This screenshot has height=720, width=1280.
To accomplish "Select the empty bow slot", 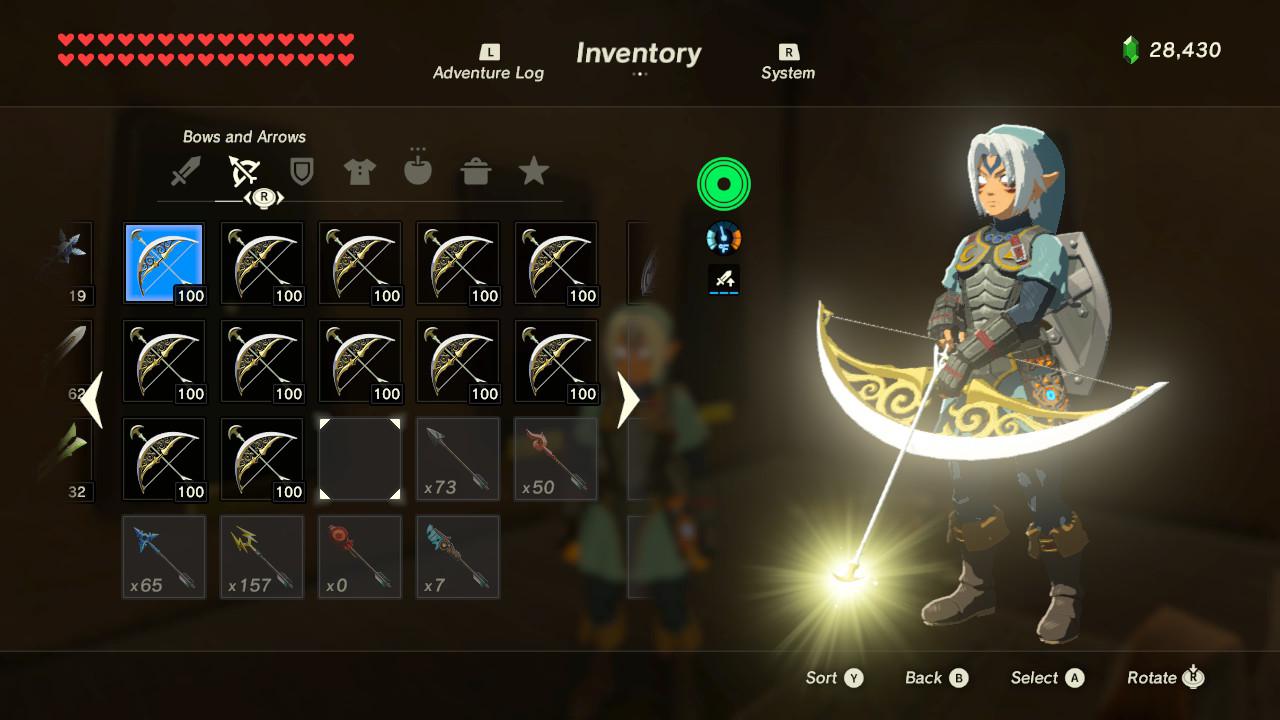I will click(359, 458).
